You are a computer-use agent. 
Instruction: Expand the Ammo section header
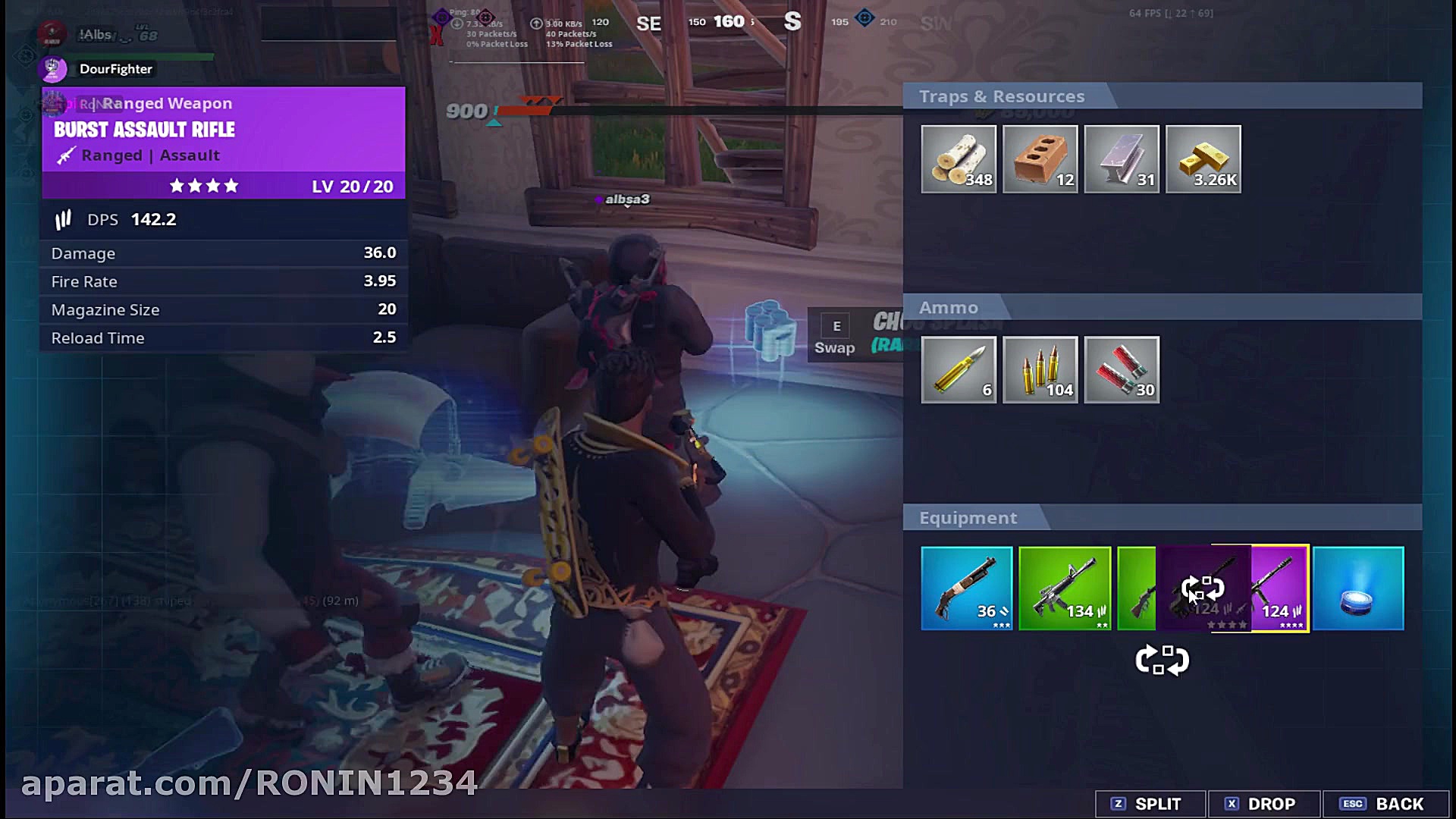click(x=949, y=307)
